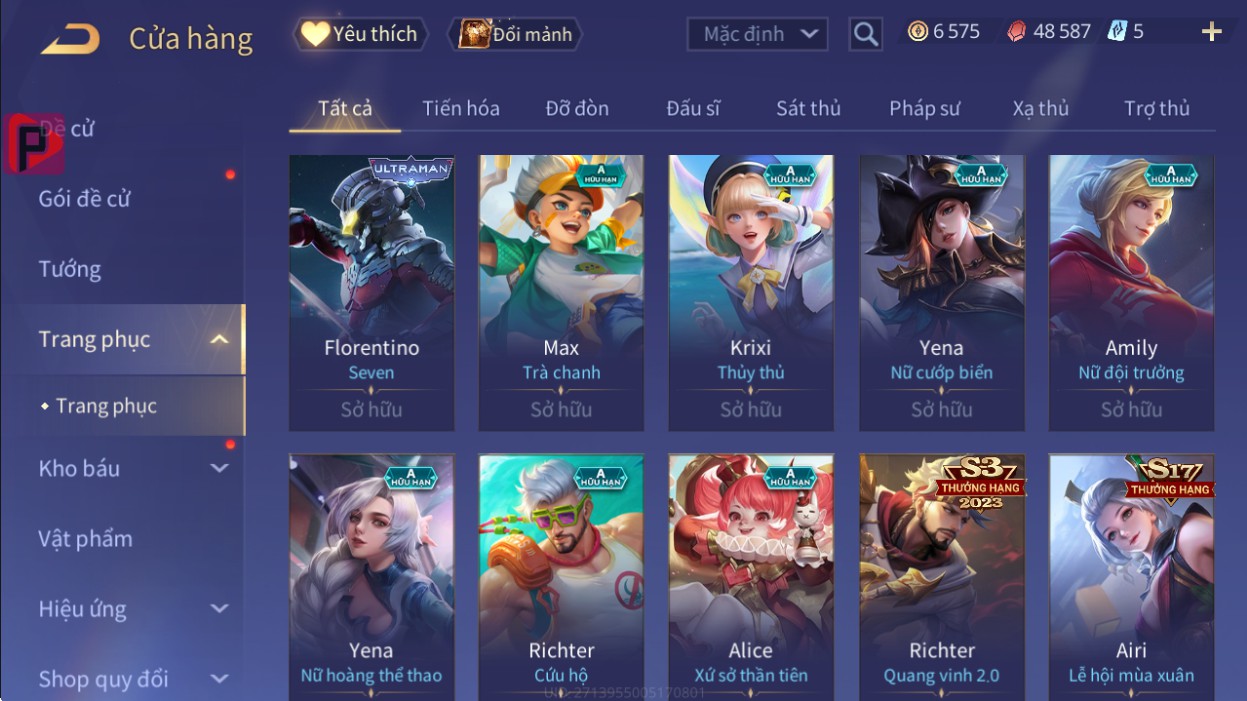This screenshot has width=1247, height=701.
Task: Switch to the Tiến hóa tab
Action: tap(460, 108)
